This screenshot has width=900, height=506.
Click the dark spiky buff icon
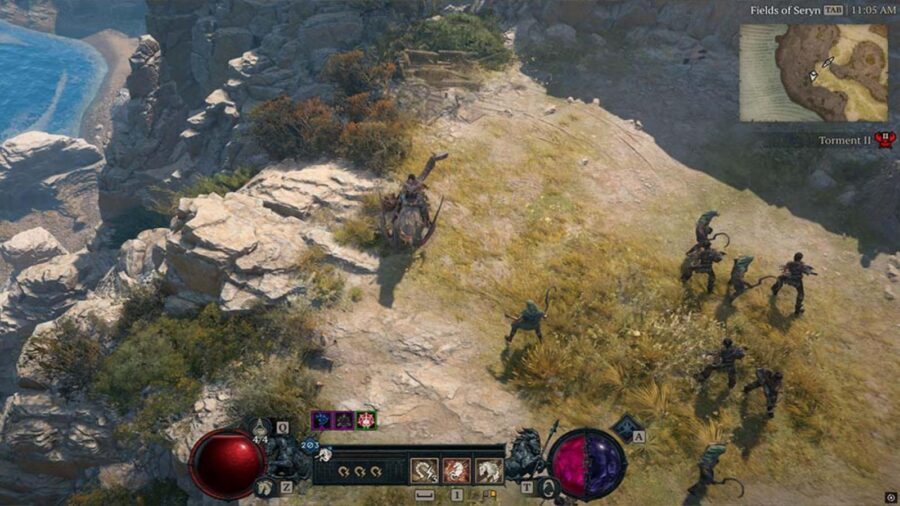343,420
